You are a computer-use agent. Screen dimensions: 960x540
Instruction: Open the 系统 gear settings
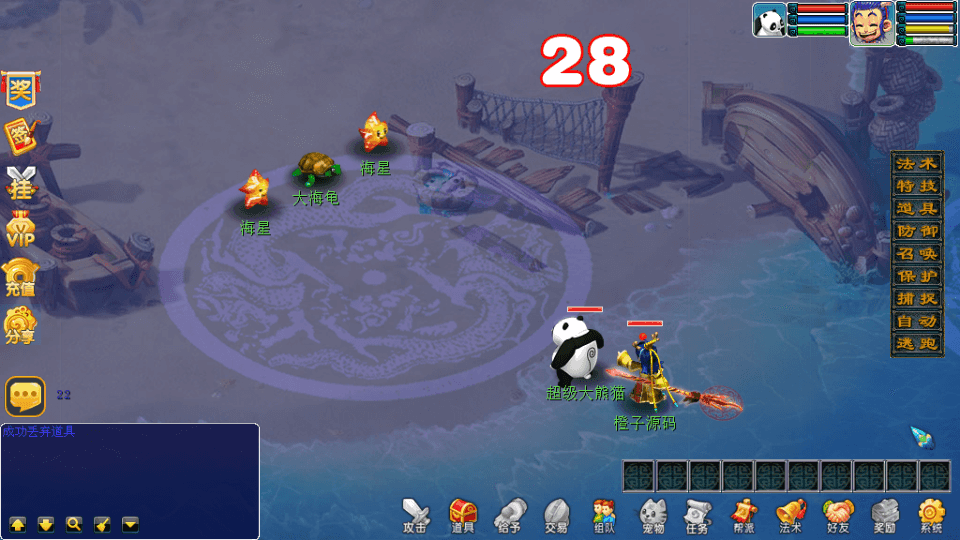coord(932,514)
